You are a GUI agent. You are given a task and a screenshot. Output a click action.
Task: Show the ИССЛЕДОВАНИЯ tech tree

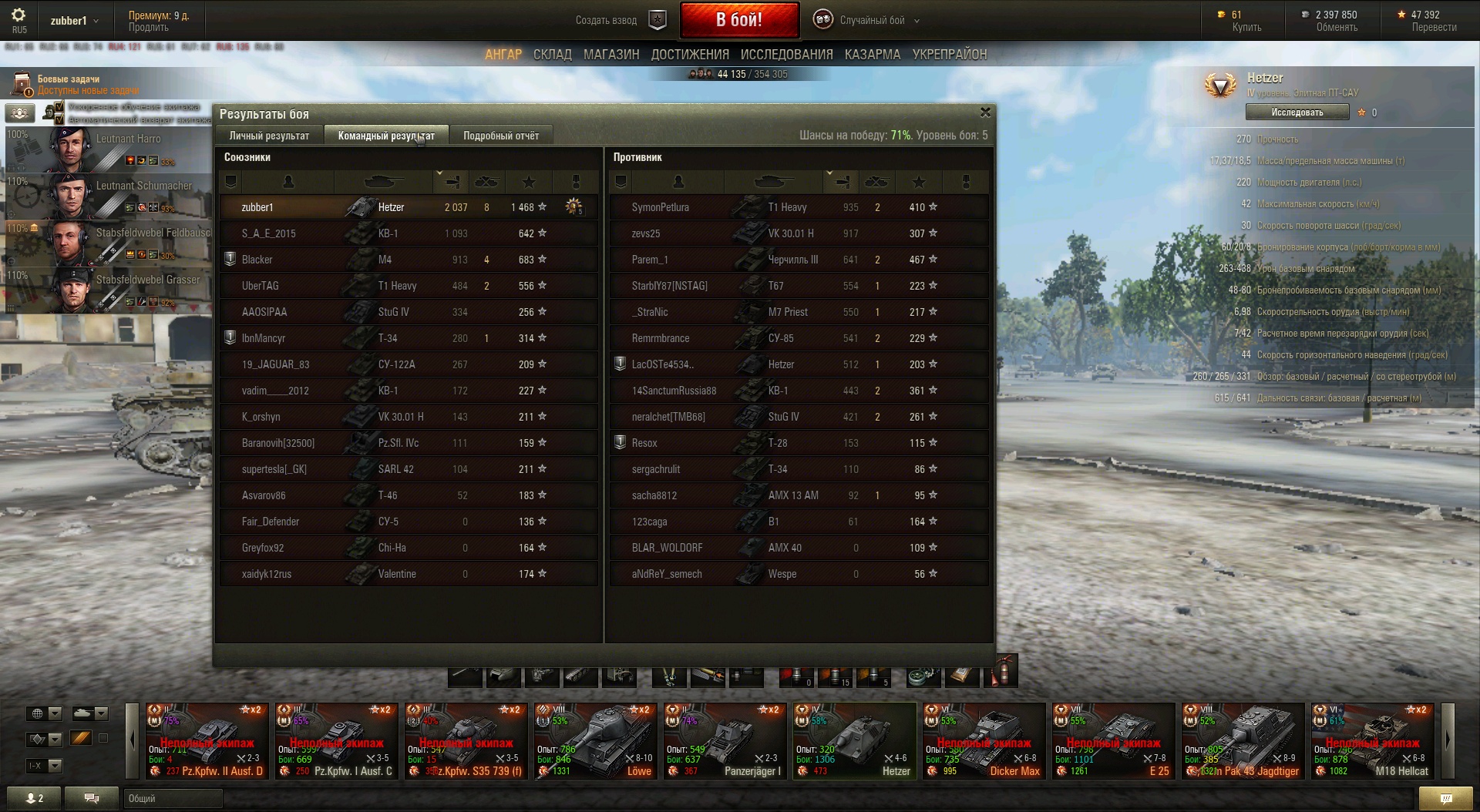[786, 55]
